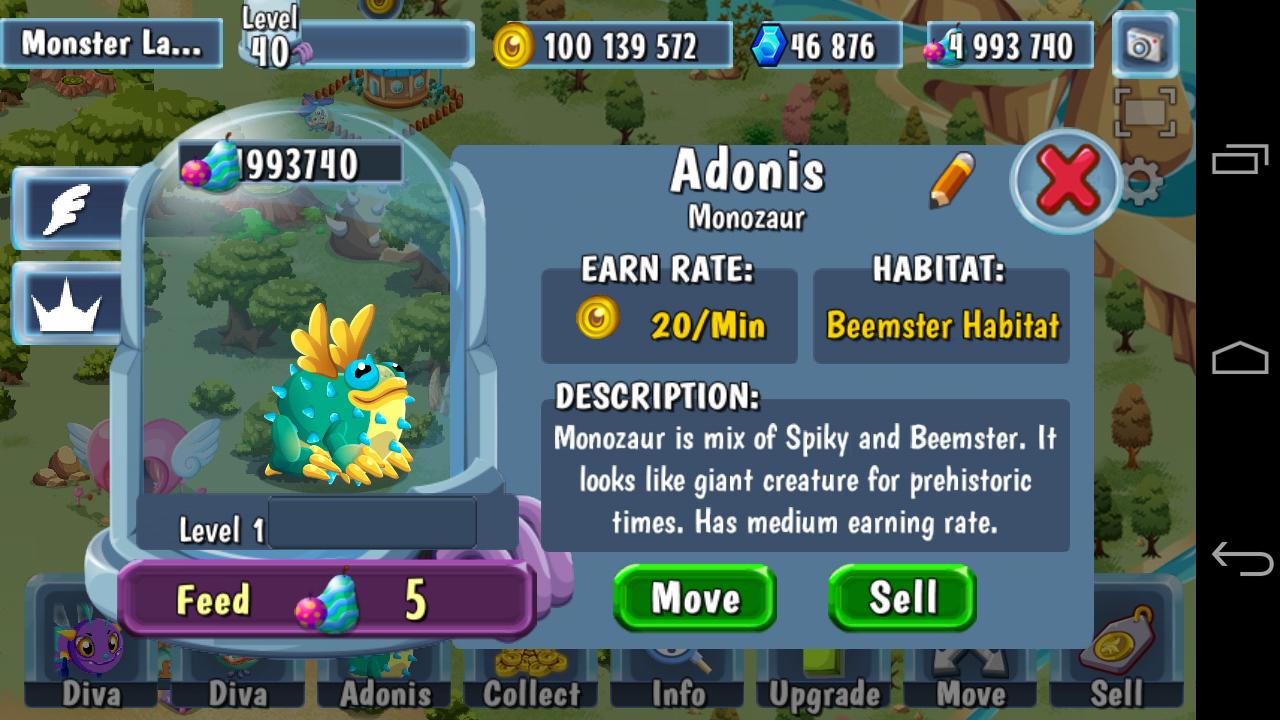Rename Adonis using the pencil icon

tap(951, 180)
